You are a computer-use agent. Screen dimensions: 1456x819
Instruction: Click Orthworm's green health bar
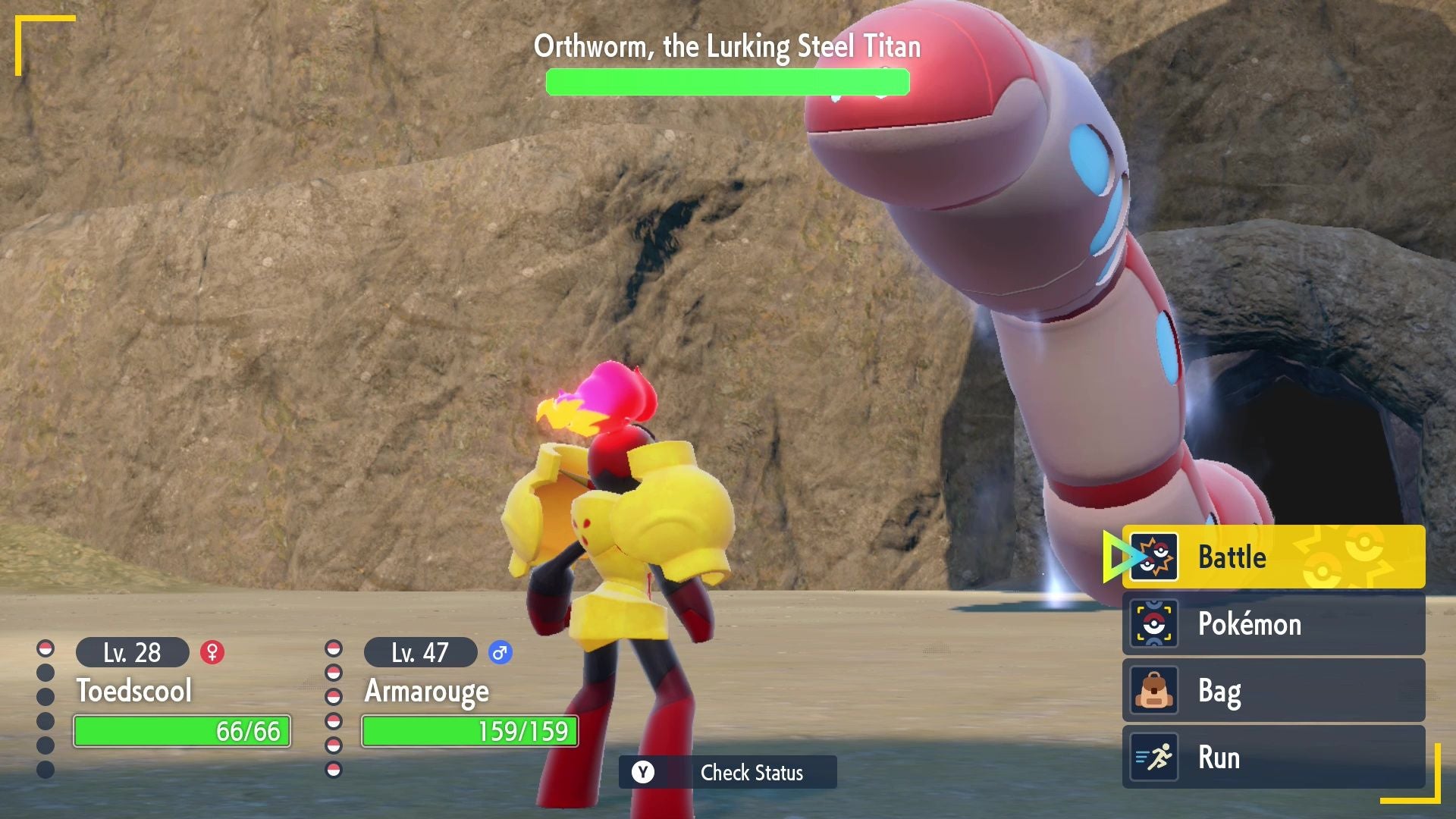(726, 82)
